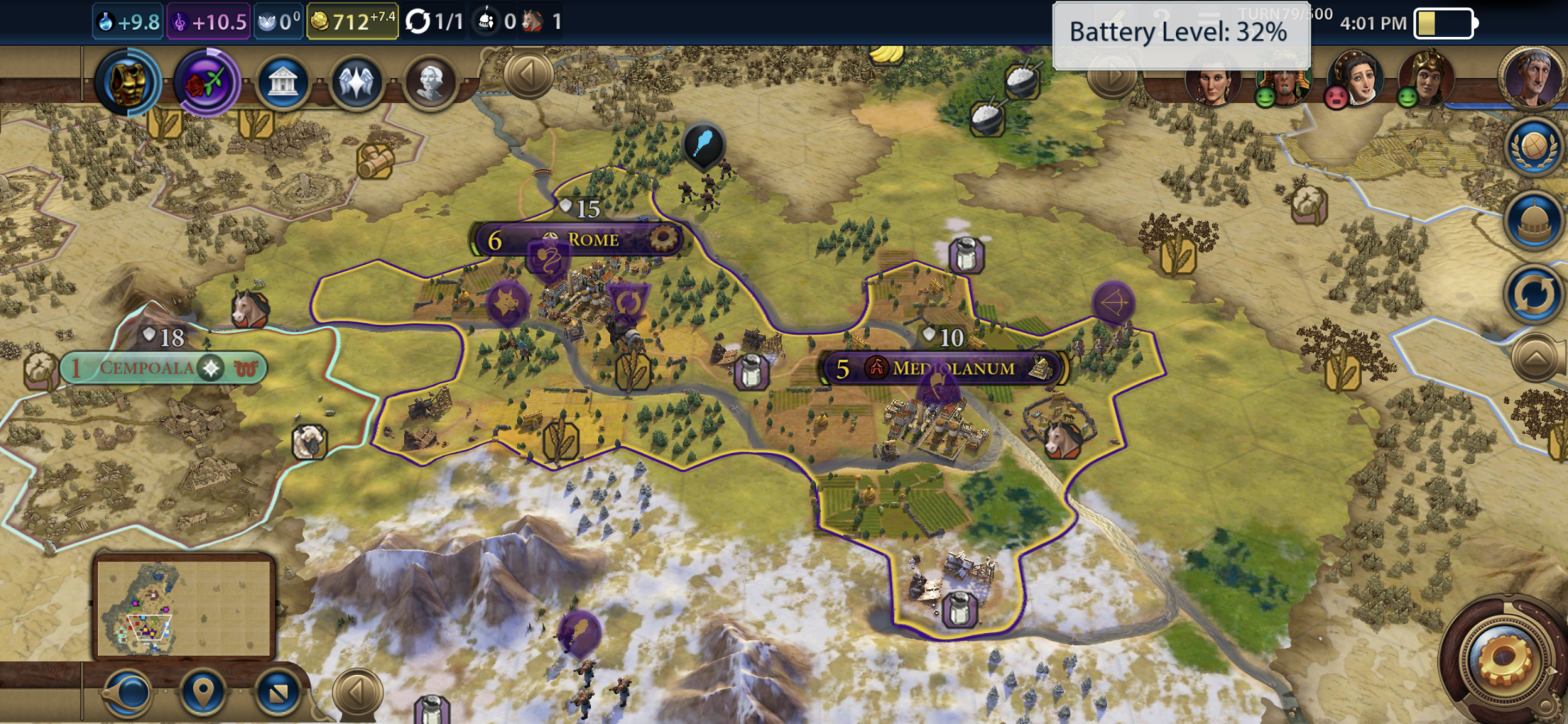Open Catherine's portrait with angry red face
This screenshot has width=1568, height=724.
[1357, 79]
